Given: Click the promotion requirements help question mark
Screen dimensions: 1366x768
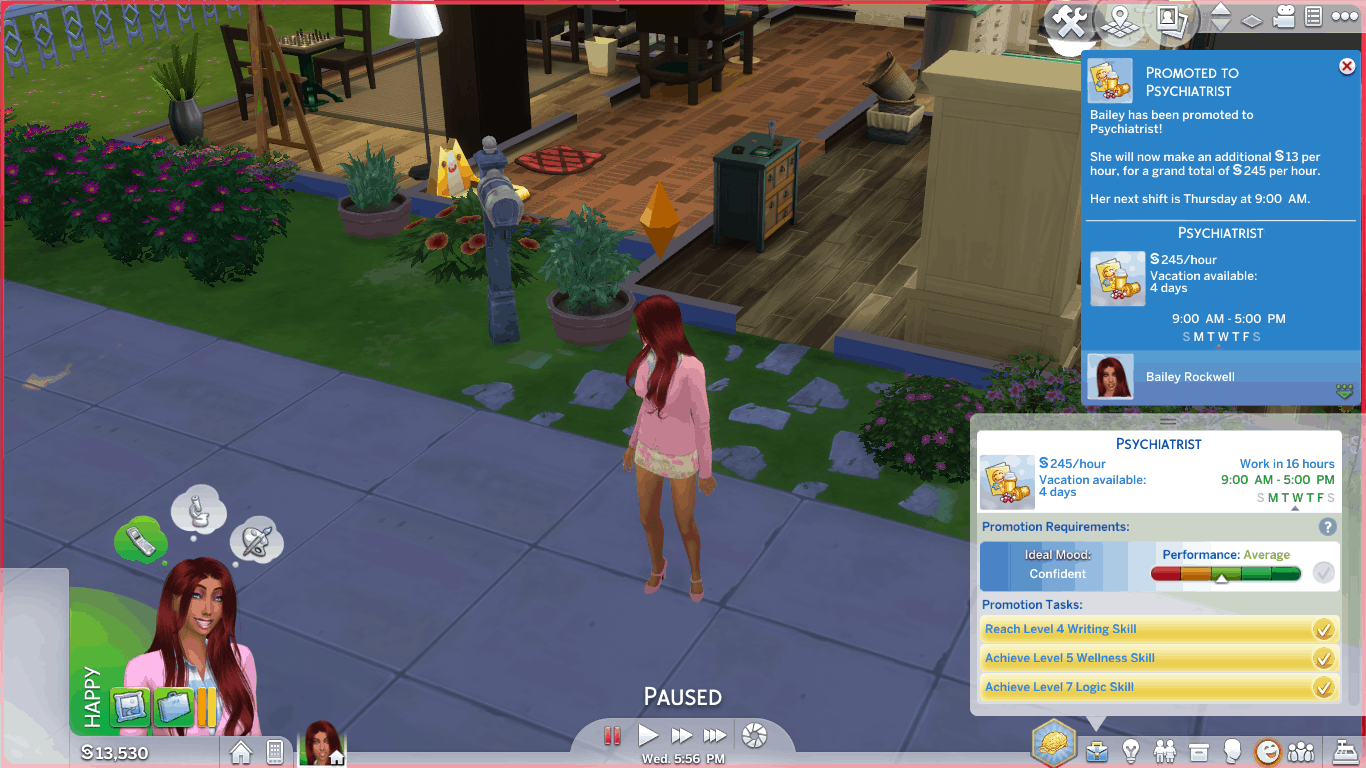Looking at the screenshot, I should 1328,527.
